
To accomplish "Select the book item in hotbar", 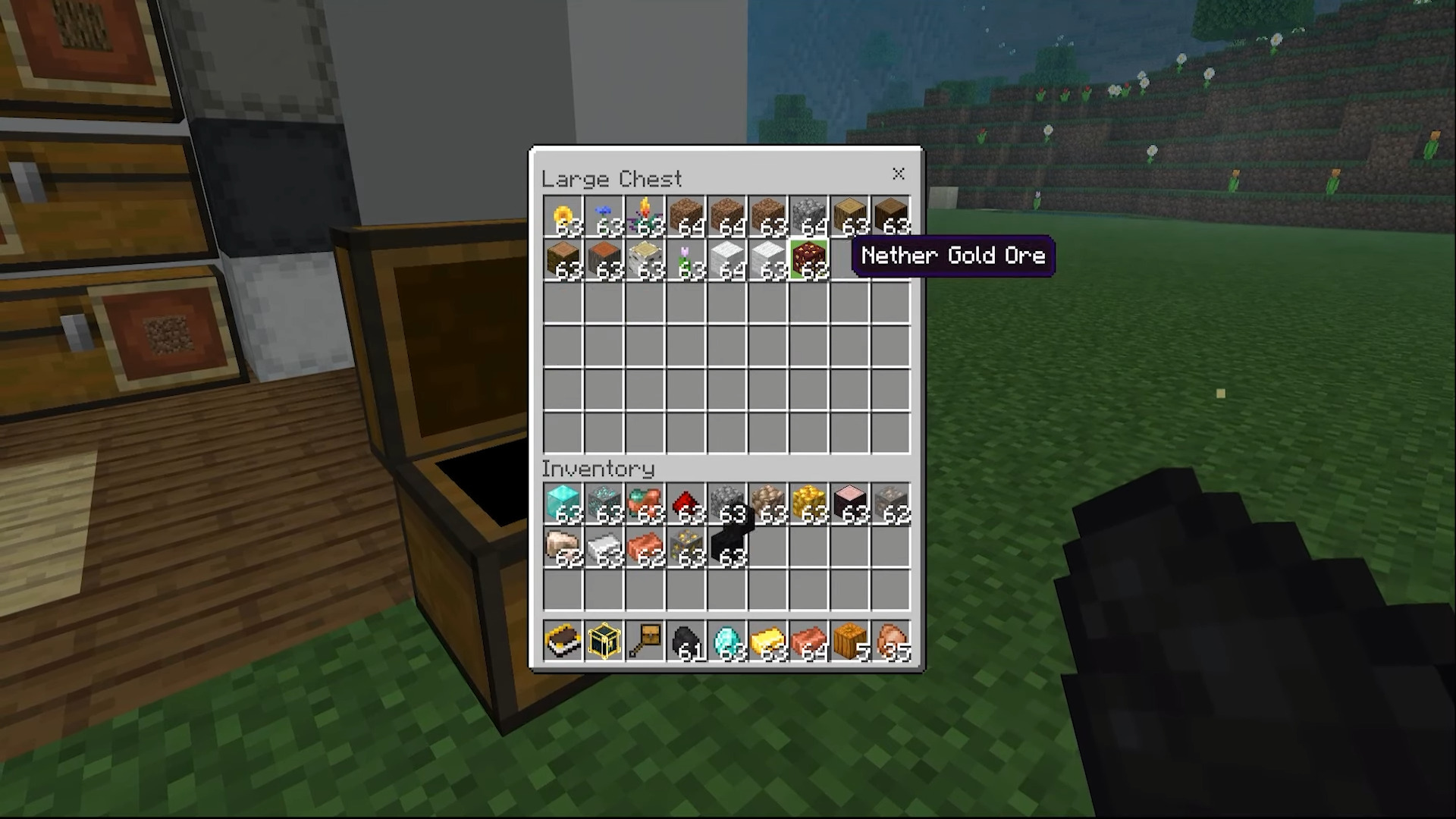I will 563,642.
